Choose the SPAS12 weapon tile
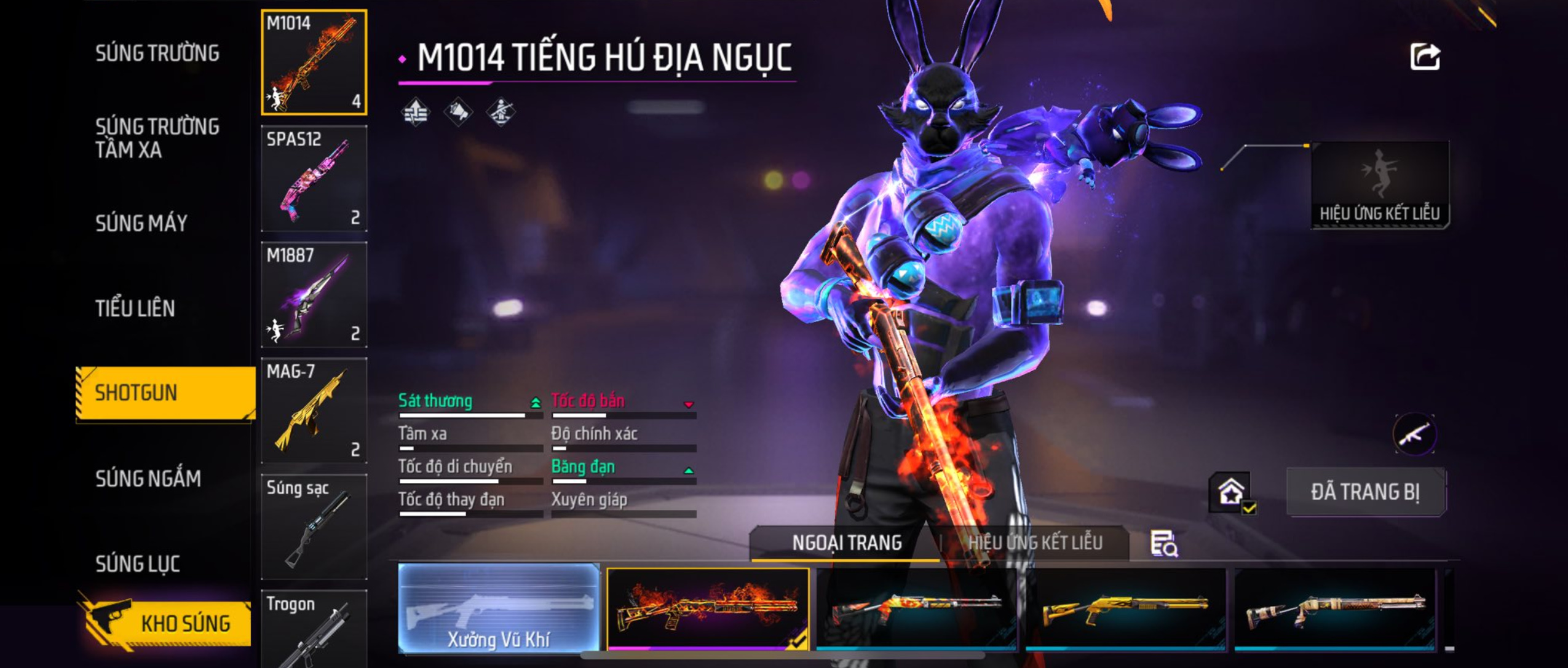Image resolution: width=1568 pixels, height=668 pixels. click(314, 178)
